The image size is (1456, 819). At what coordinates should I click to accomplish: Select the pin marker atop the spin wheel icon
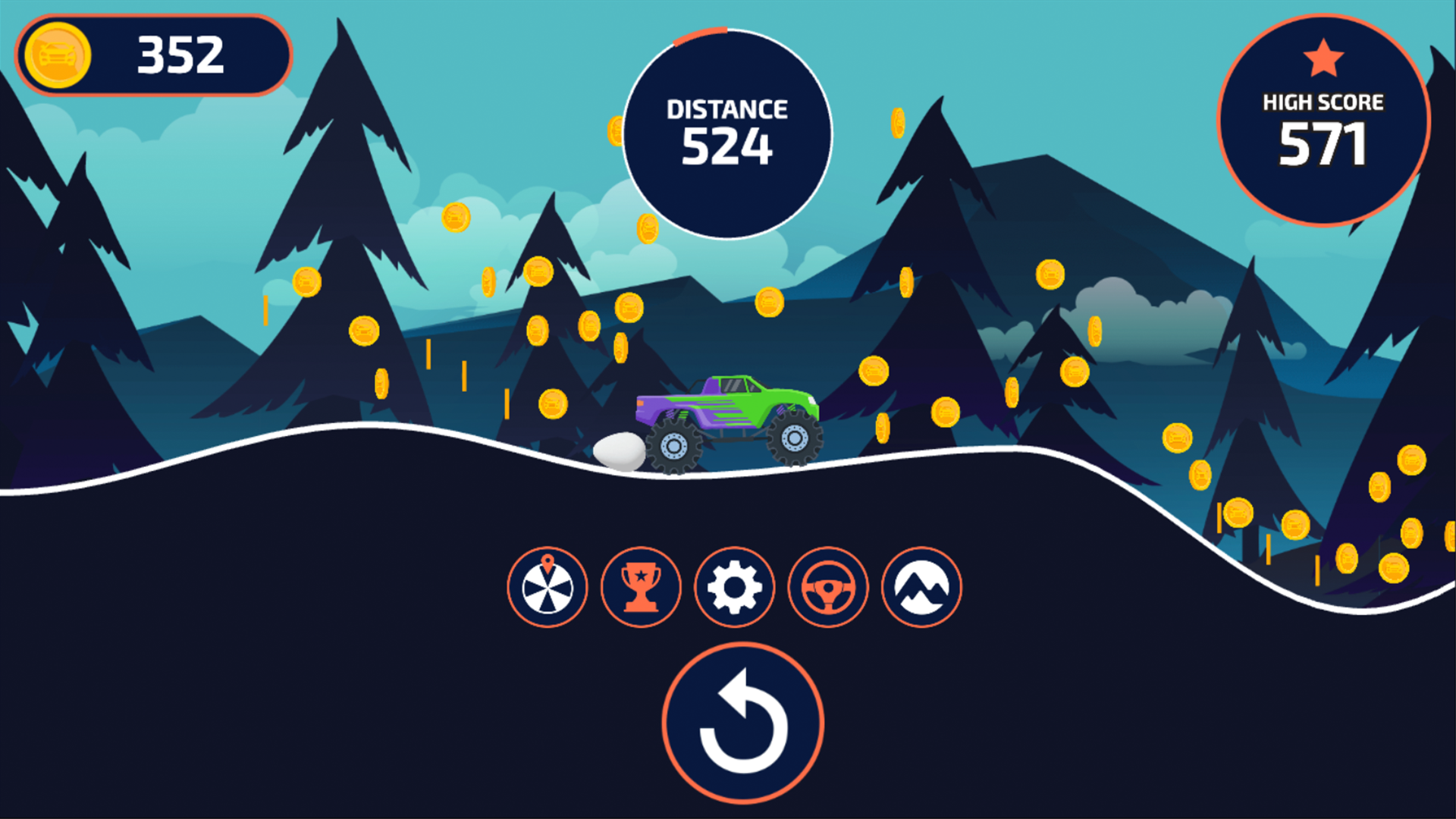(548, 563)
